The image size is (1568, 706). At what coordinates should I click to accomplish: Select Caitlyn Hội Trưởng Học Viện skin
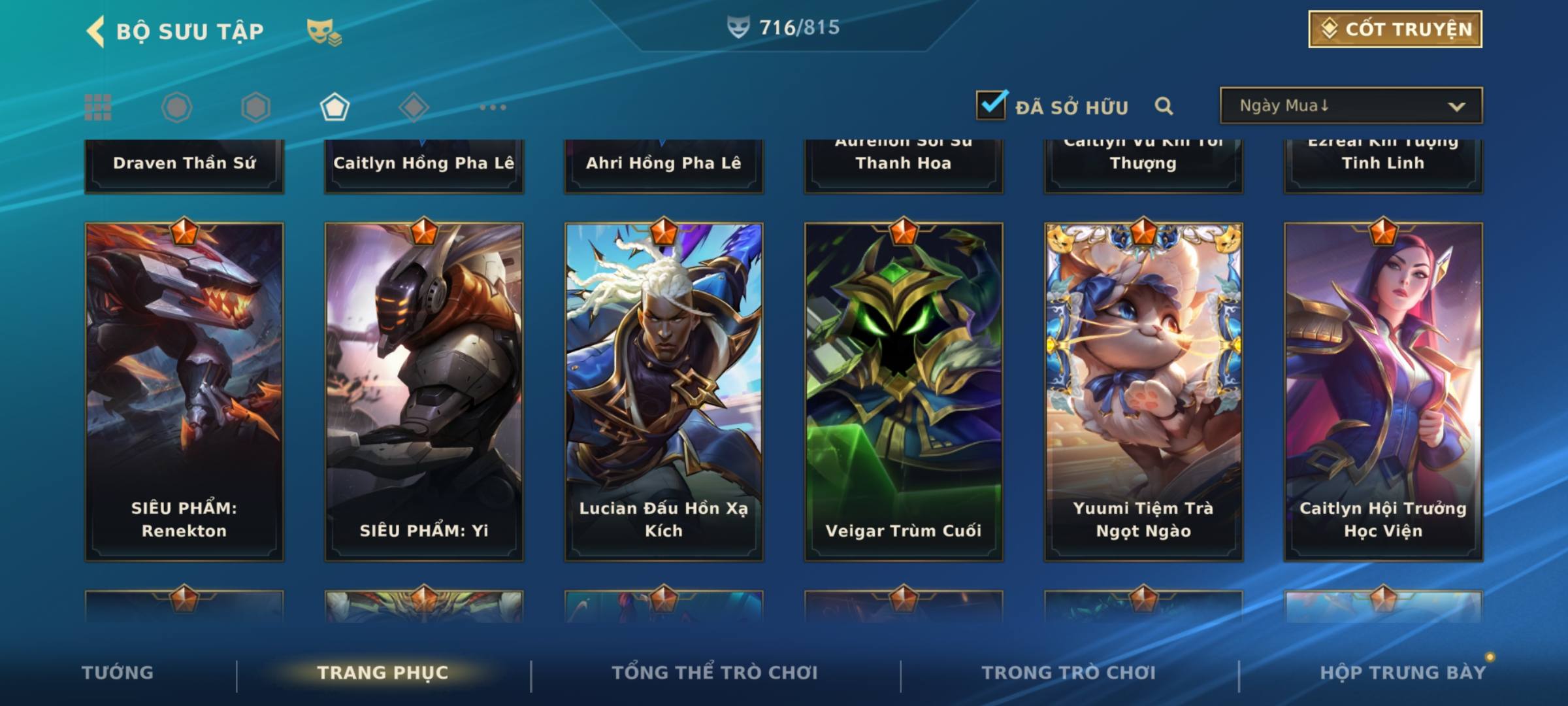pos(1383,392)
